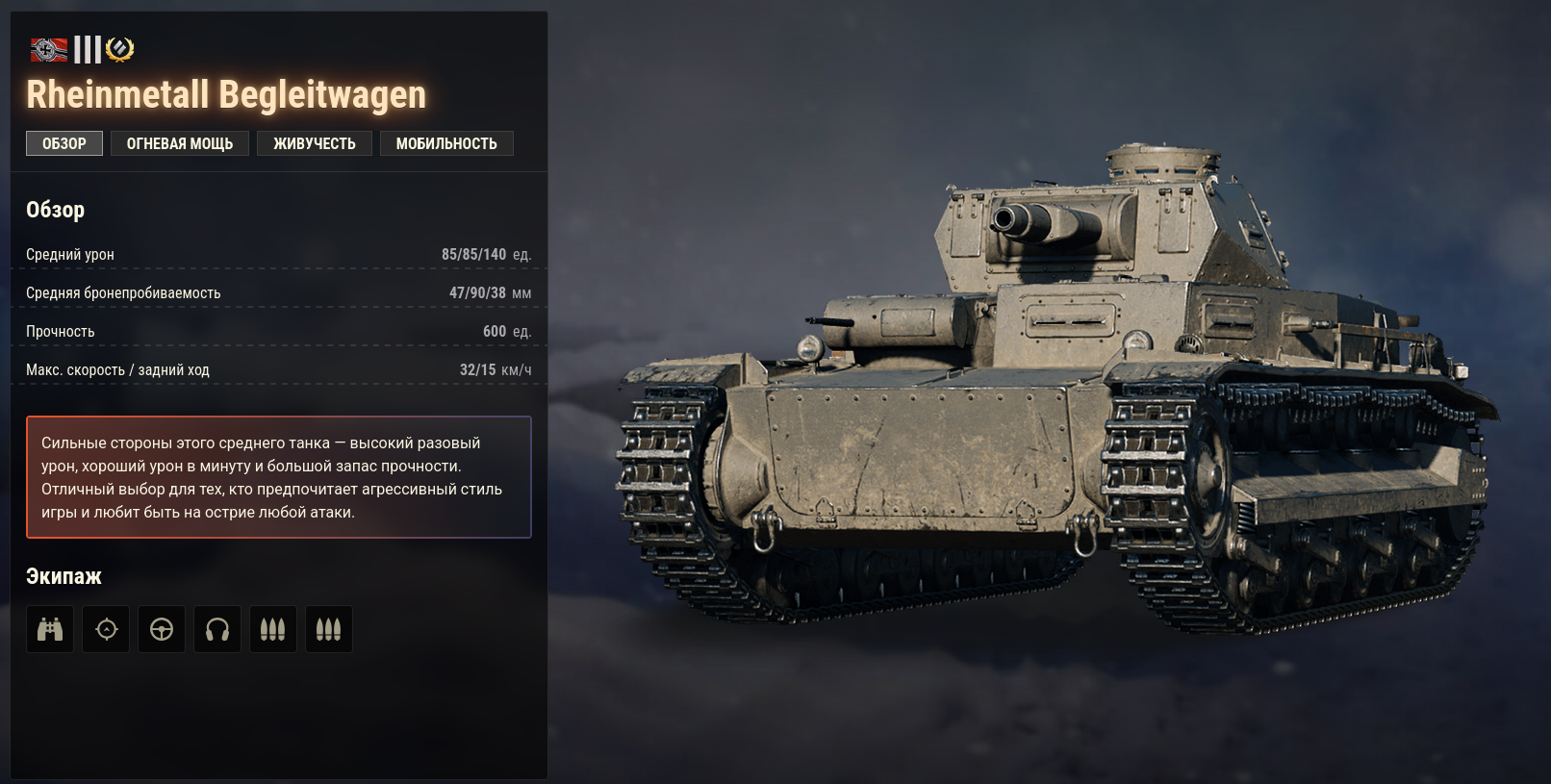
Task: Switch to the МОБИЛЬНОСТЬ tab
Action: (446, 142)
